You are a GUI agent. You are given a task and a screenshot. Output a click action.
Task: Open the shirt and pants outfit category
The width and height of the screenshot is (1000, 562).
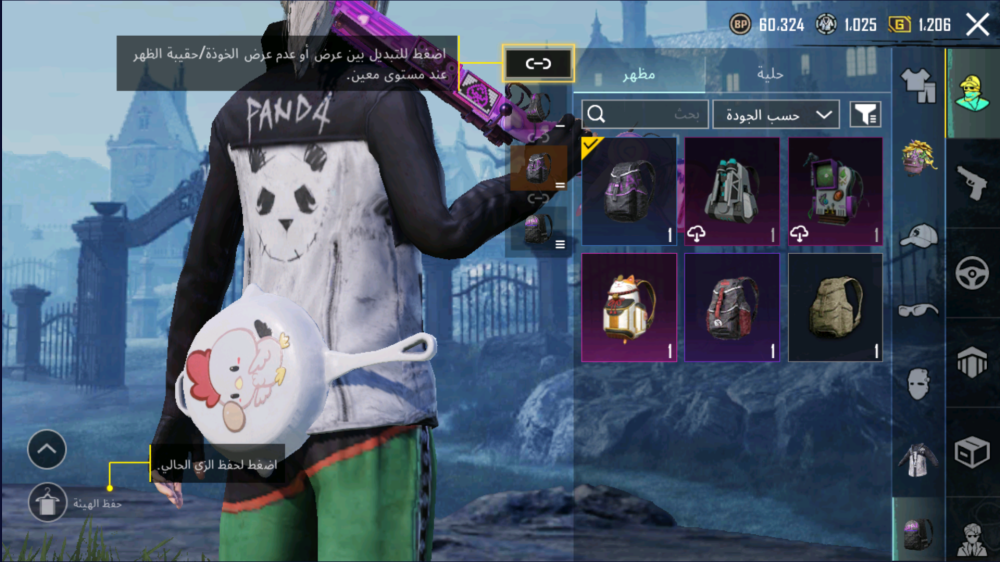click(918, 87)
